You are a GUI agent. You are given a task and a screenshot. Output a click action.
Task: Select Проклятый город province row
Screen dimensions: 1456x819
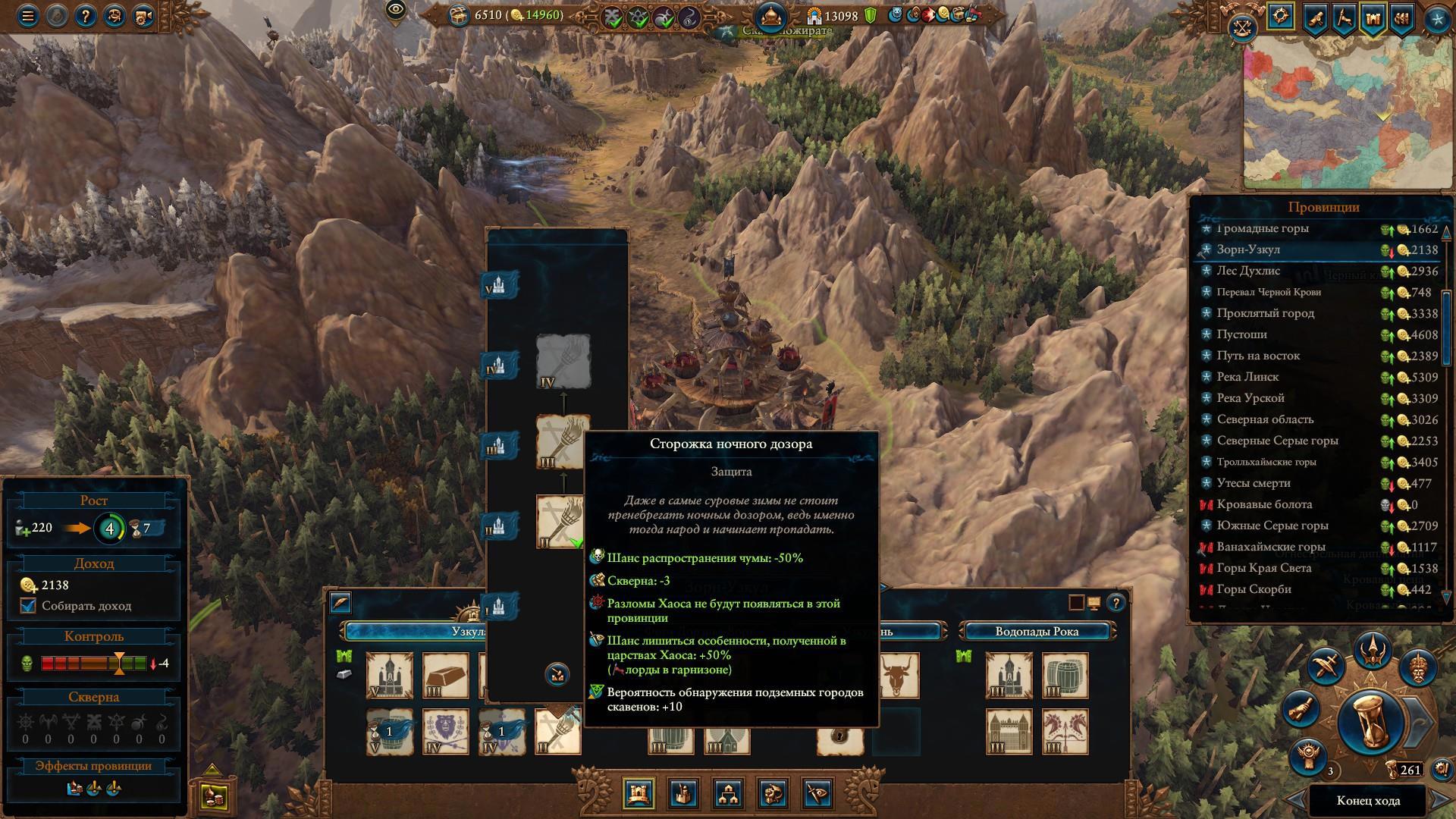pyautogui.click(x=1265, y=313)
